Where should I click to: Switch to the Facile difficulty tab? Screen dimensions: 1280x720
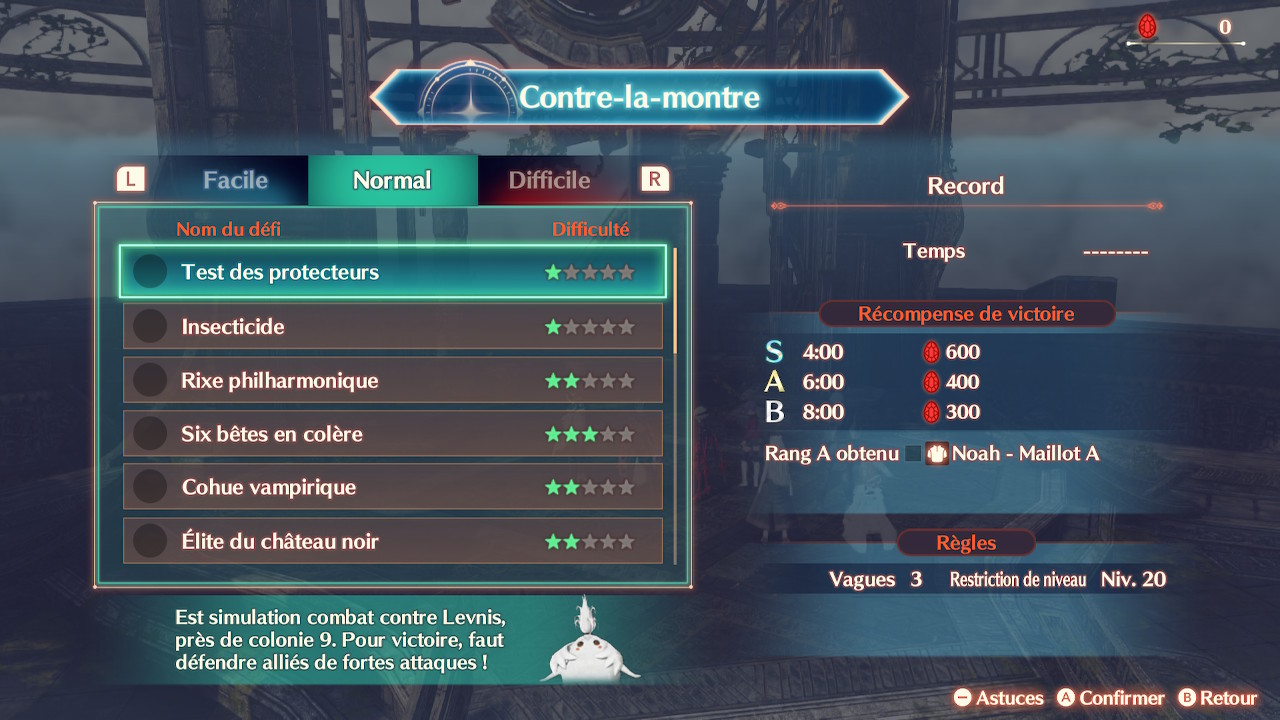[235, 181]
